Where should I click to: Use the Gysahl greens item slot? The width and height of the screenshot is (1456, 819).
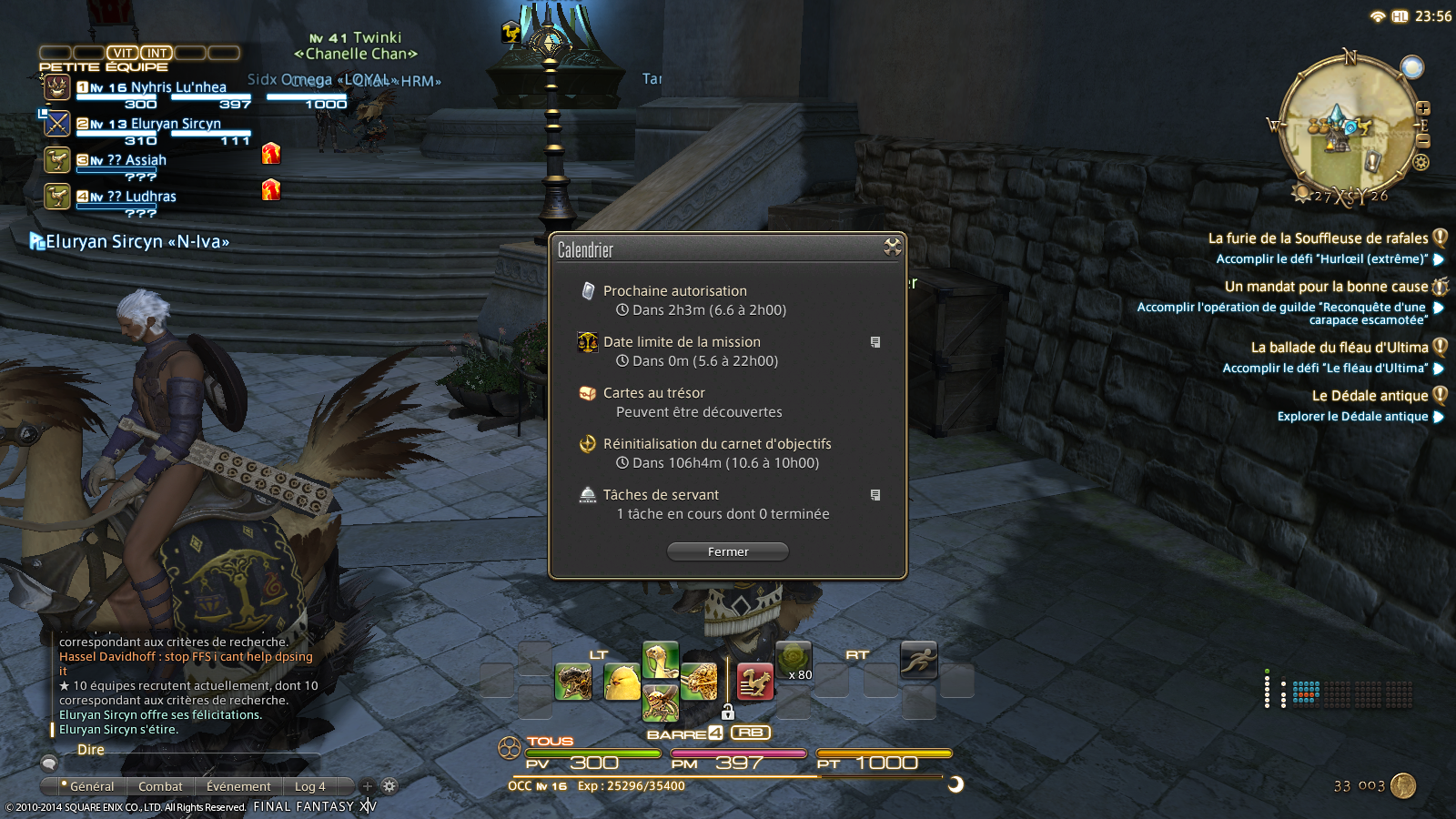pyautogui.click(x=793, y=660)
